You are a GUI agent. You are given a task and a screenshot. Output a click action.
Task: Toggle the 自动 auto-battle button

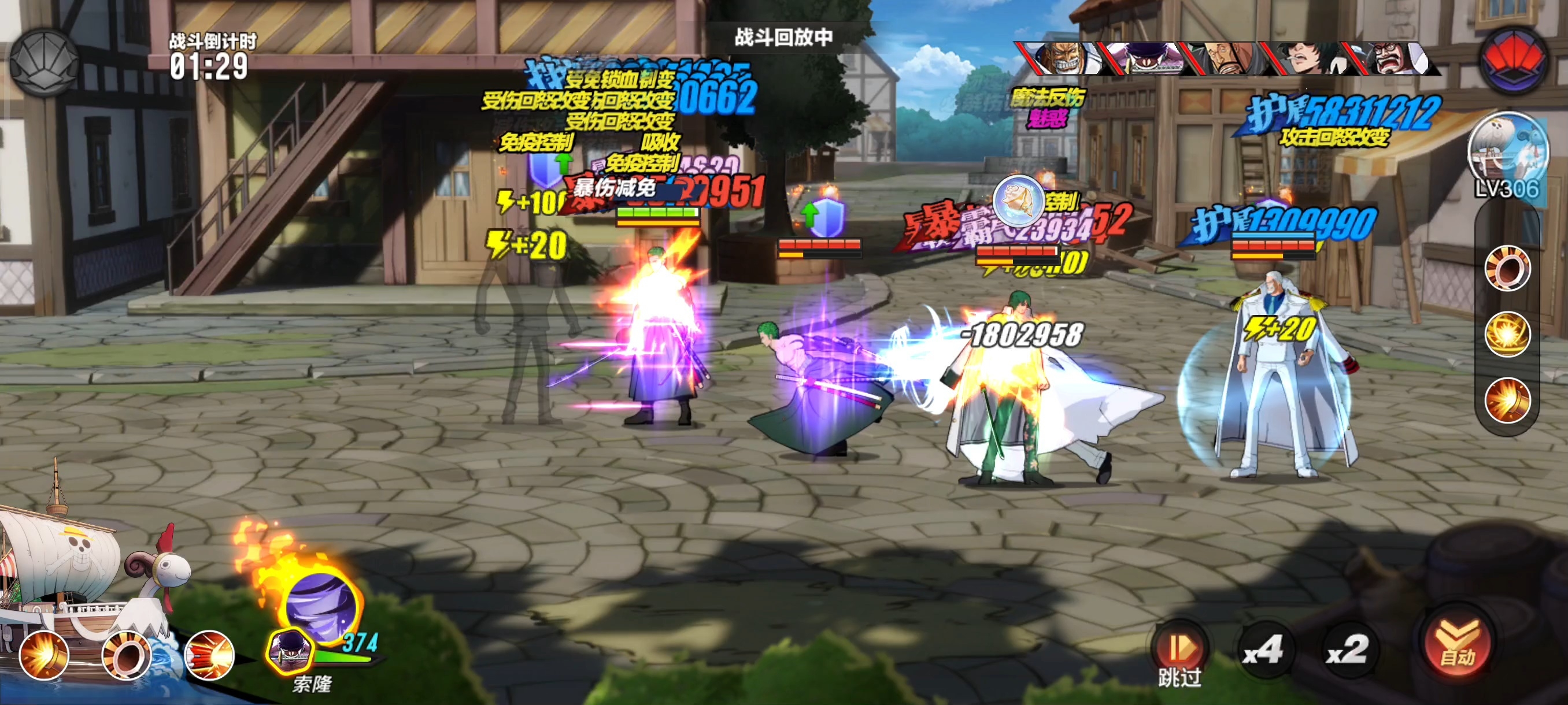1458,646
